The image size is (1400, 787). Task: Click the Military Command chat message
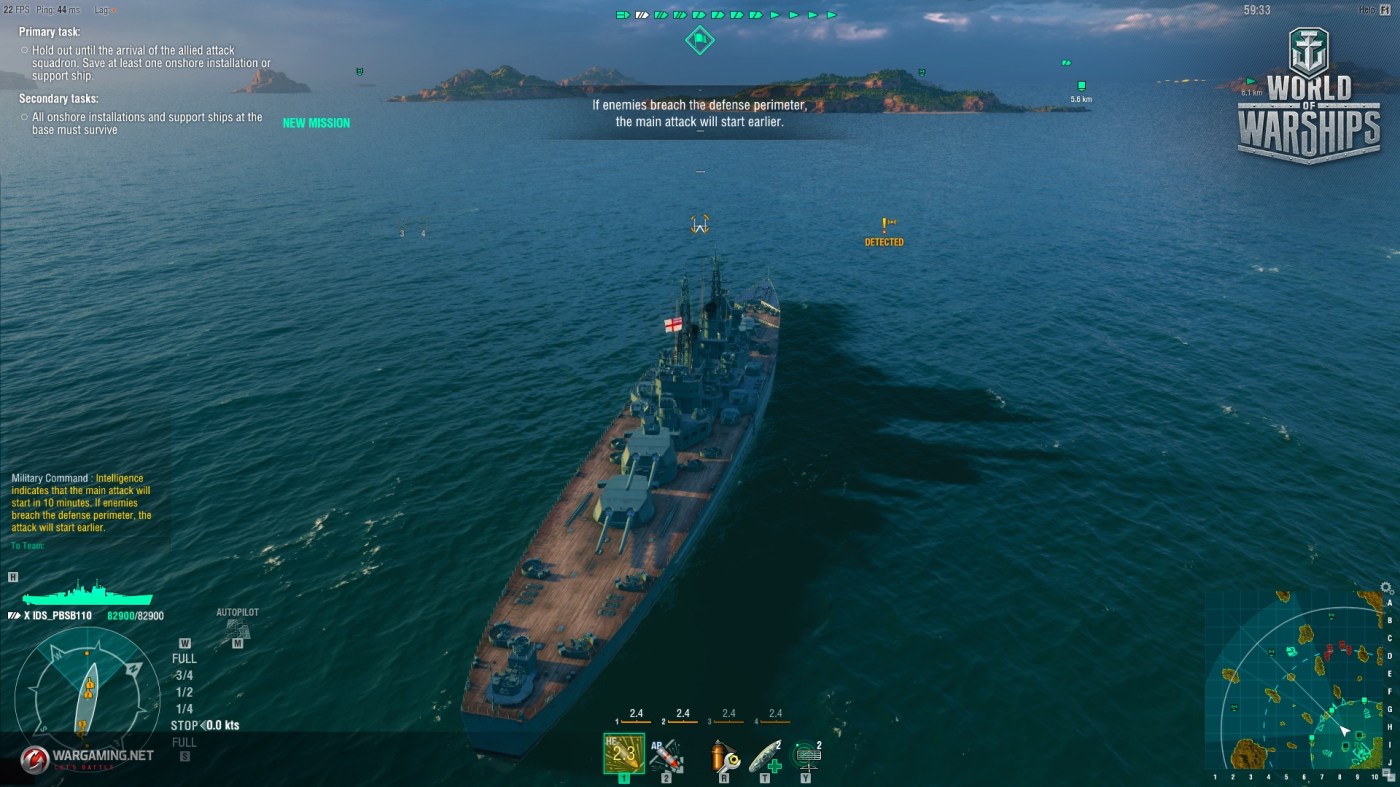tap(83, 503)
